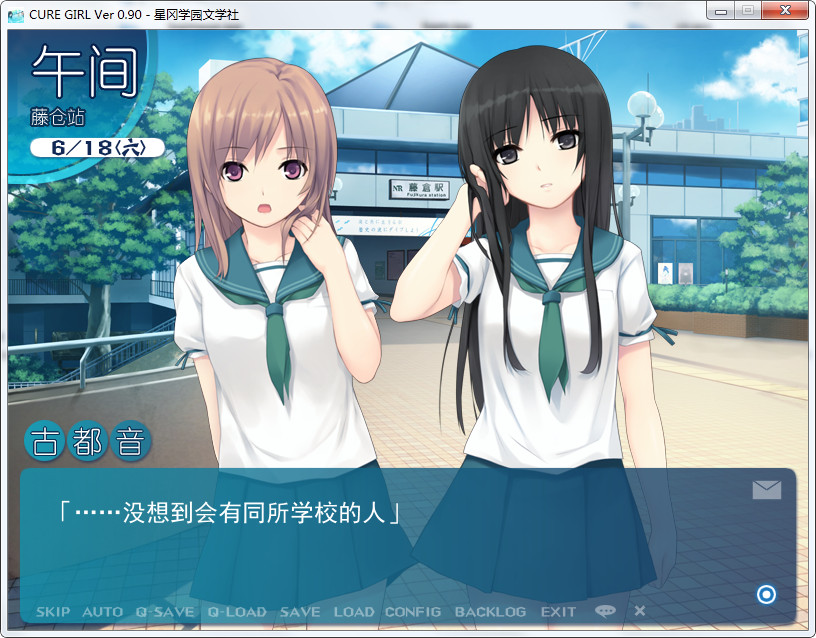Click the circular advance-text indicator
The image size is (816, 638).
(767, 595)
